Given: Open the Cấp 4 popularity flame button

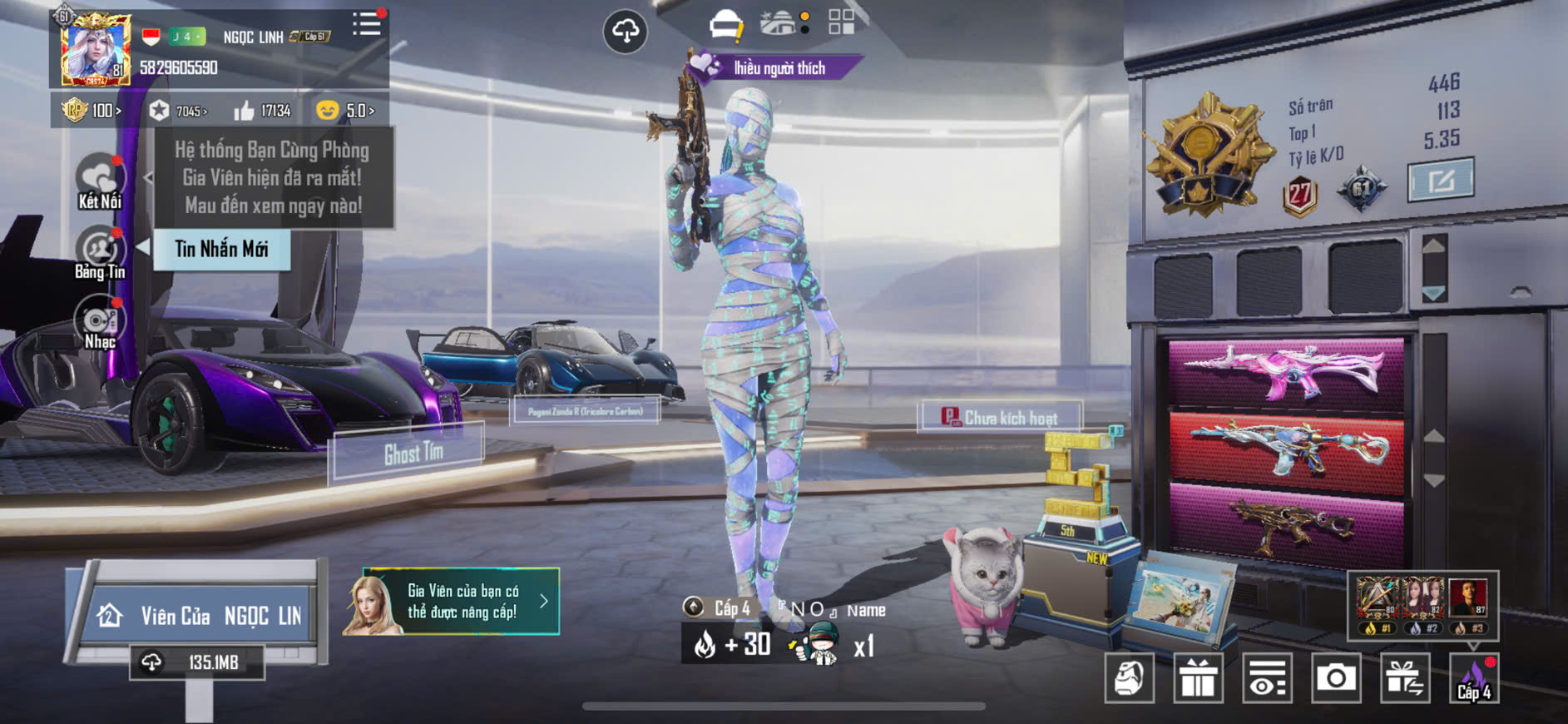Looking at the screenshot, I should coord(1474,678).
